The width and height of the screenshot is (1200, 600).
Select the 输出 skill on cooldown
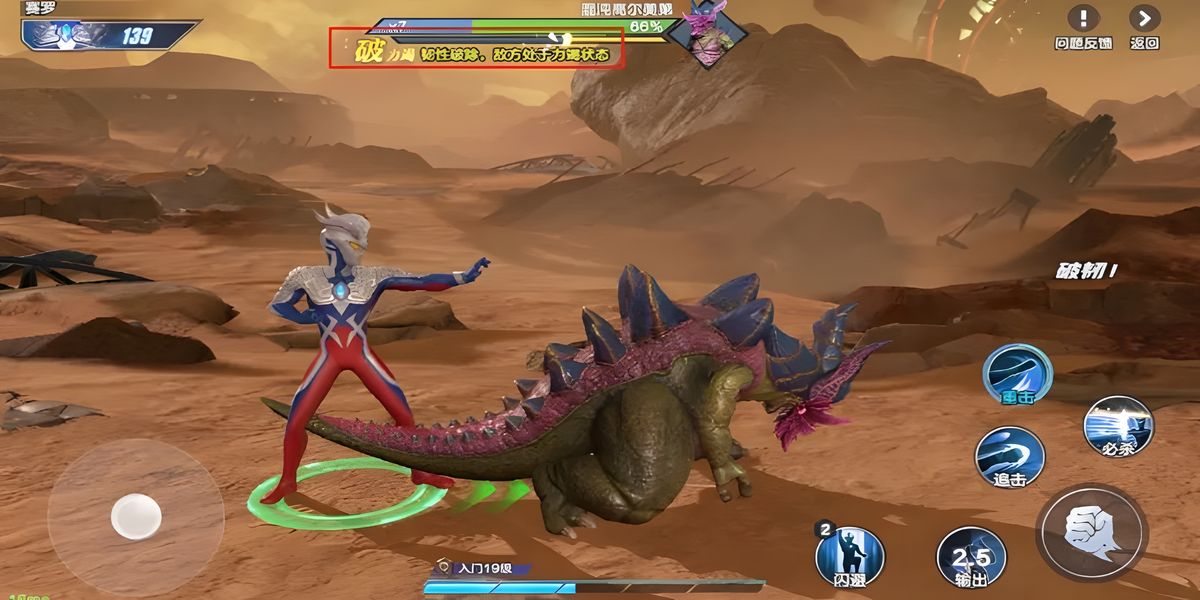click(970, 558)
